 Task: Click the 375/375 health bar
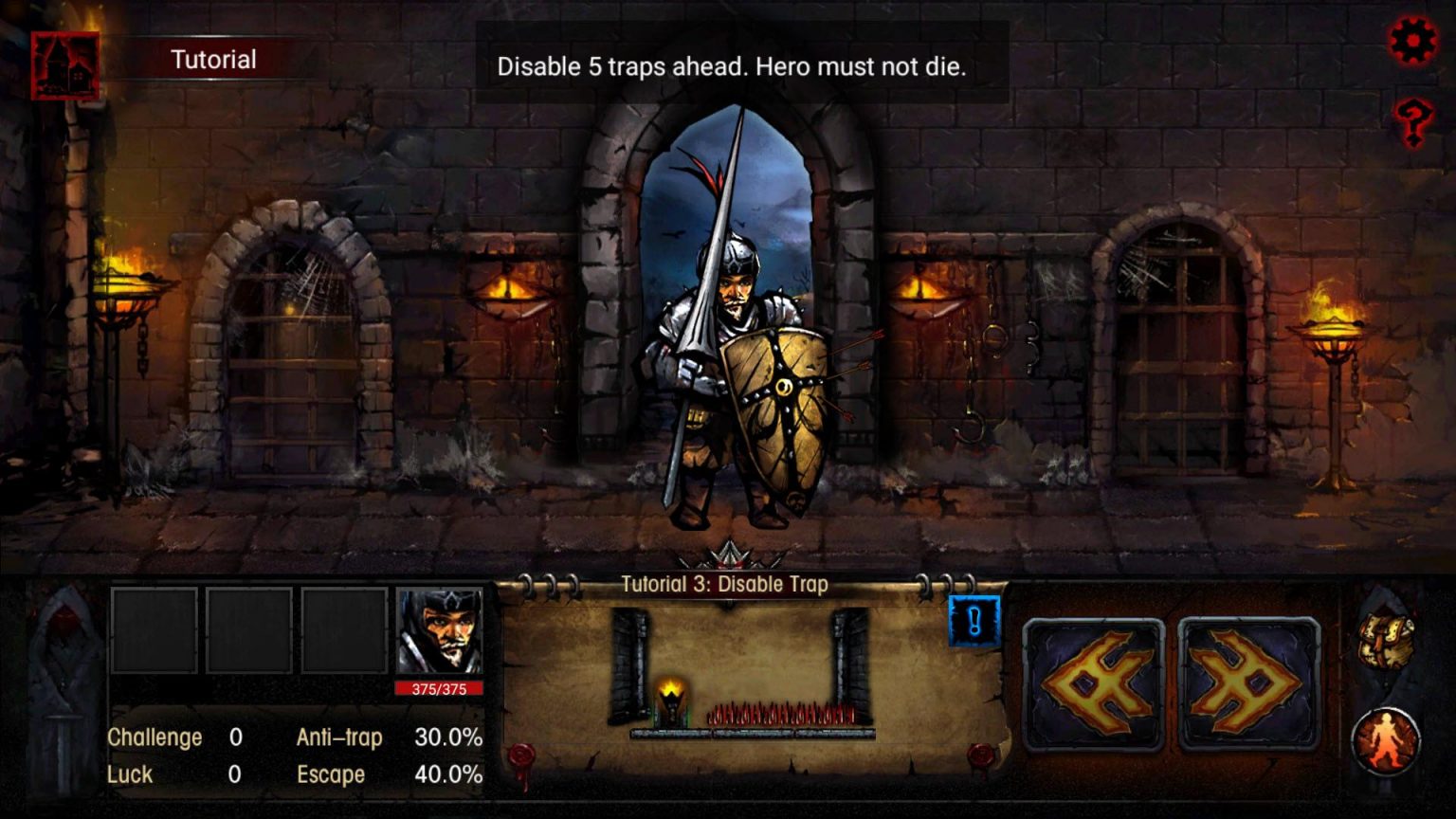pyautogui.click(x=437, y=688)
